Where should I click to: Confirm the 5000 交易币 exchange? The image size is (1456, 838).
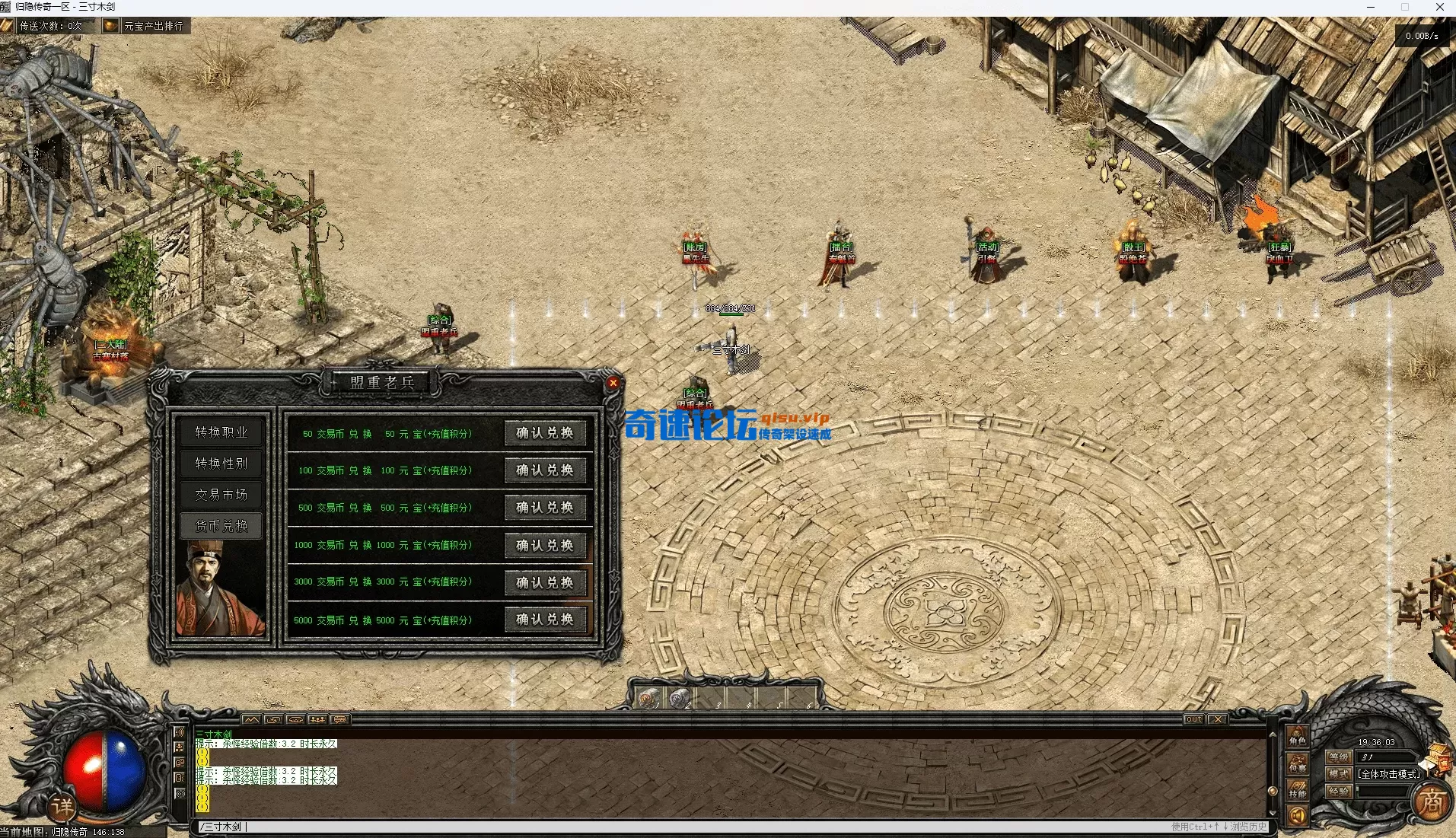[545, 620]
